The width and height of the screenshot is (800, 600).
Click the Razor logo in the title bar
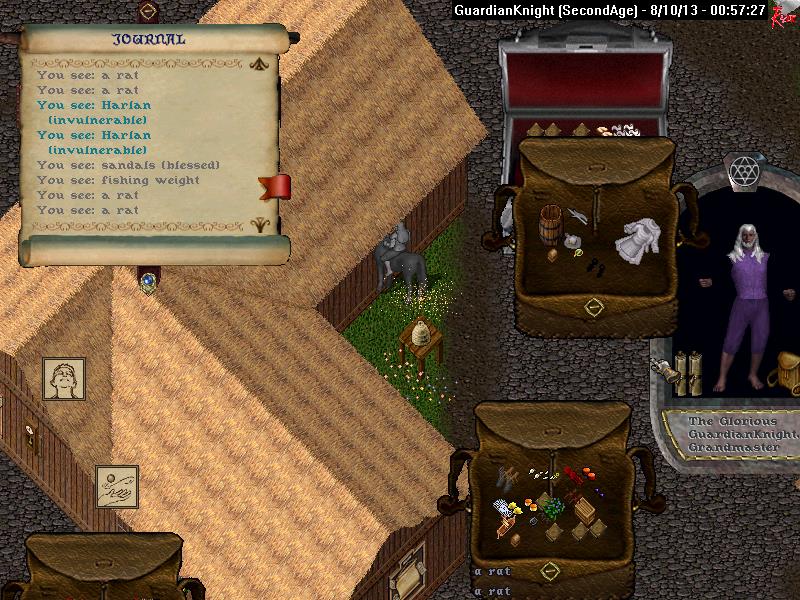pyautogui.click(x=783, y=14)
